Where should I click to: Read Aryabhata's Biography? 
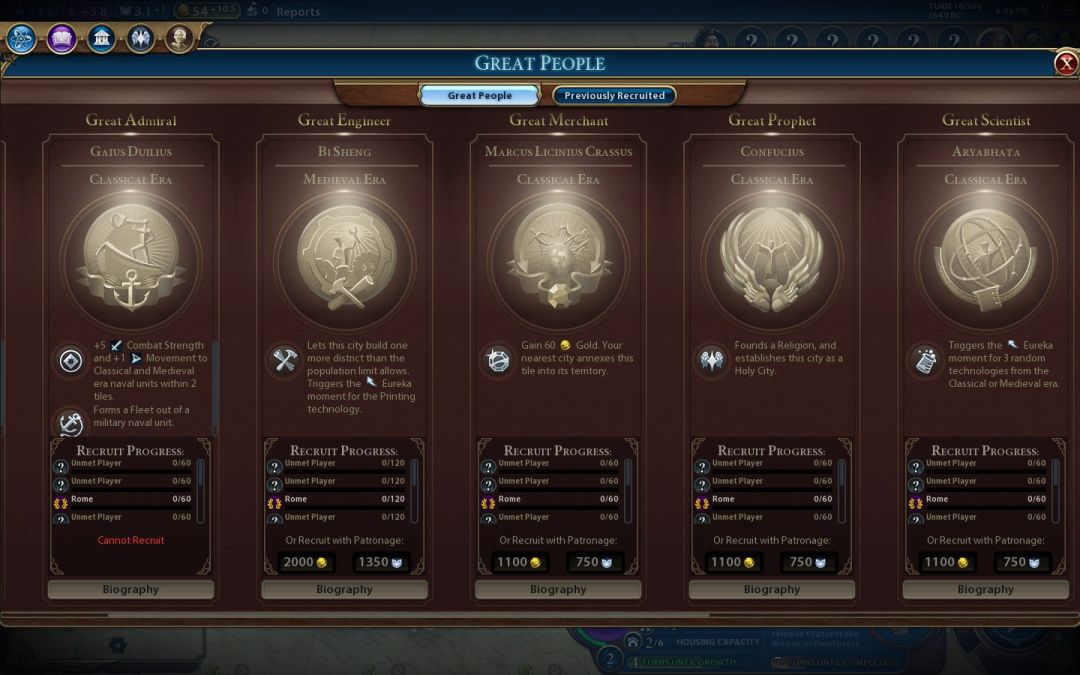(x=985, y=590)
